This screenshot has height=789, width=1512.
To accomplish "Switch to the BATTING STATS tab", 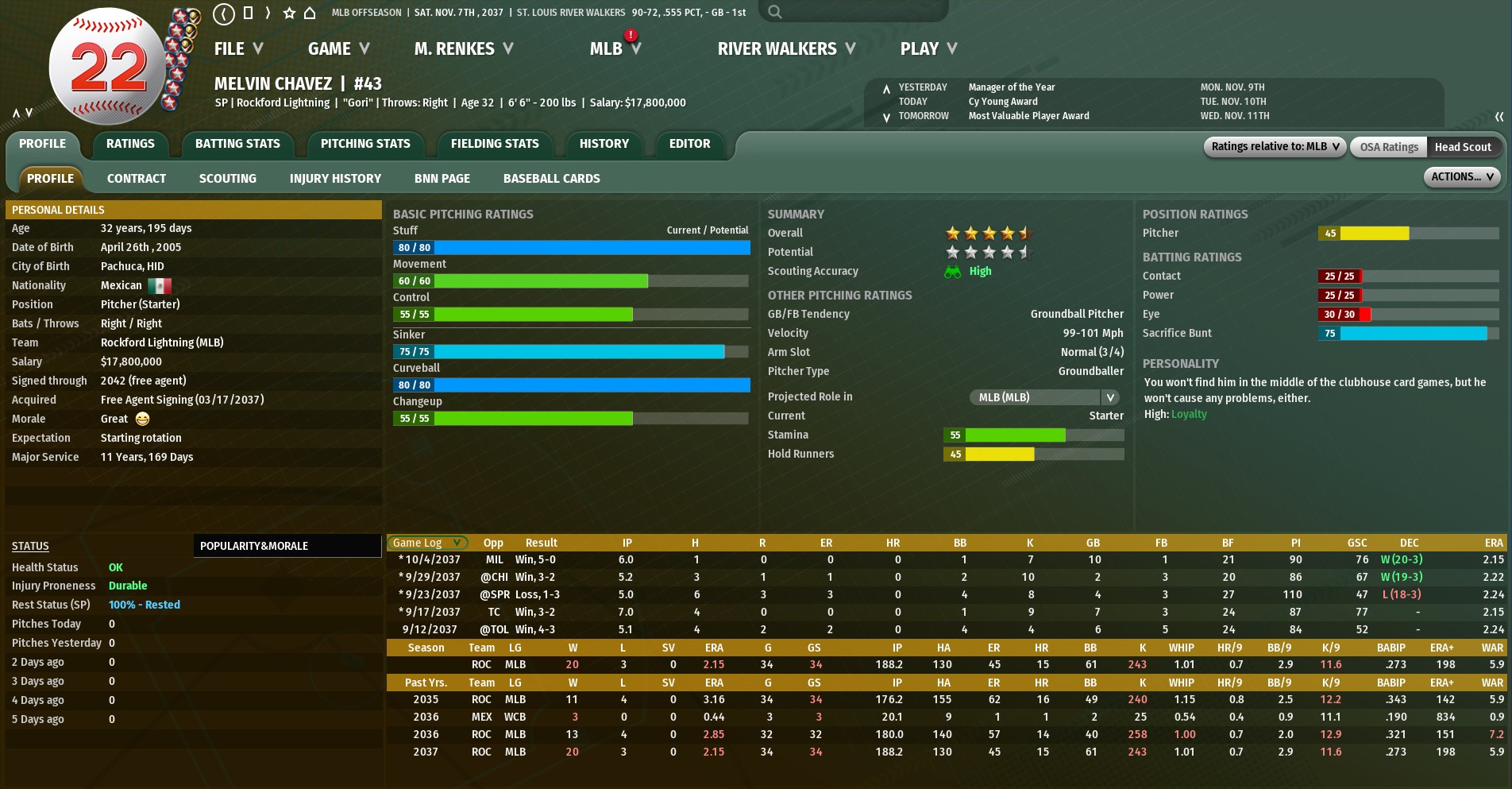I will (237, 144).
